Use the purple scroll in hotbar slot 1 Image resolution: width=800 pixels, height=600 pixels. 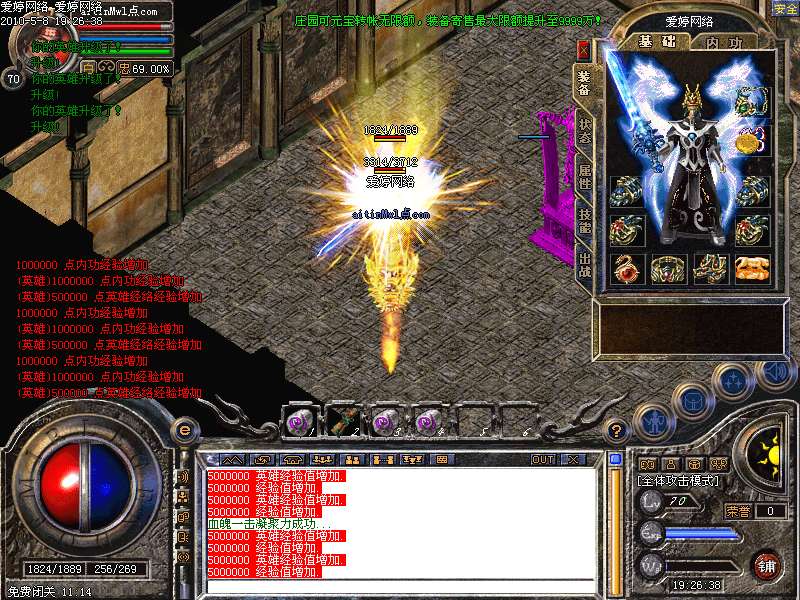point(298,421)
